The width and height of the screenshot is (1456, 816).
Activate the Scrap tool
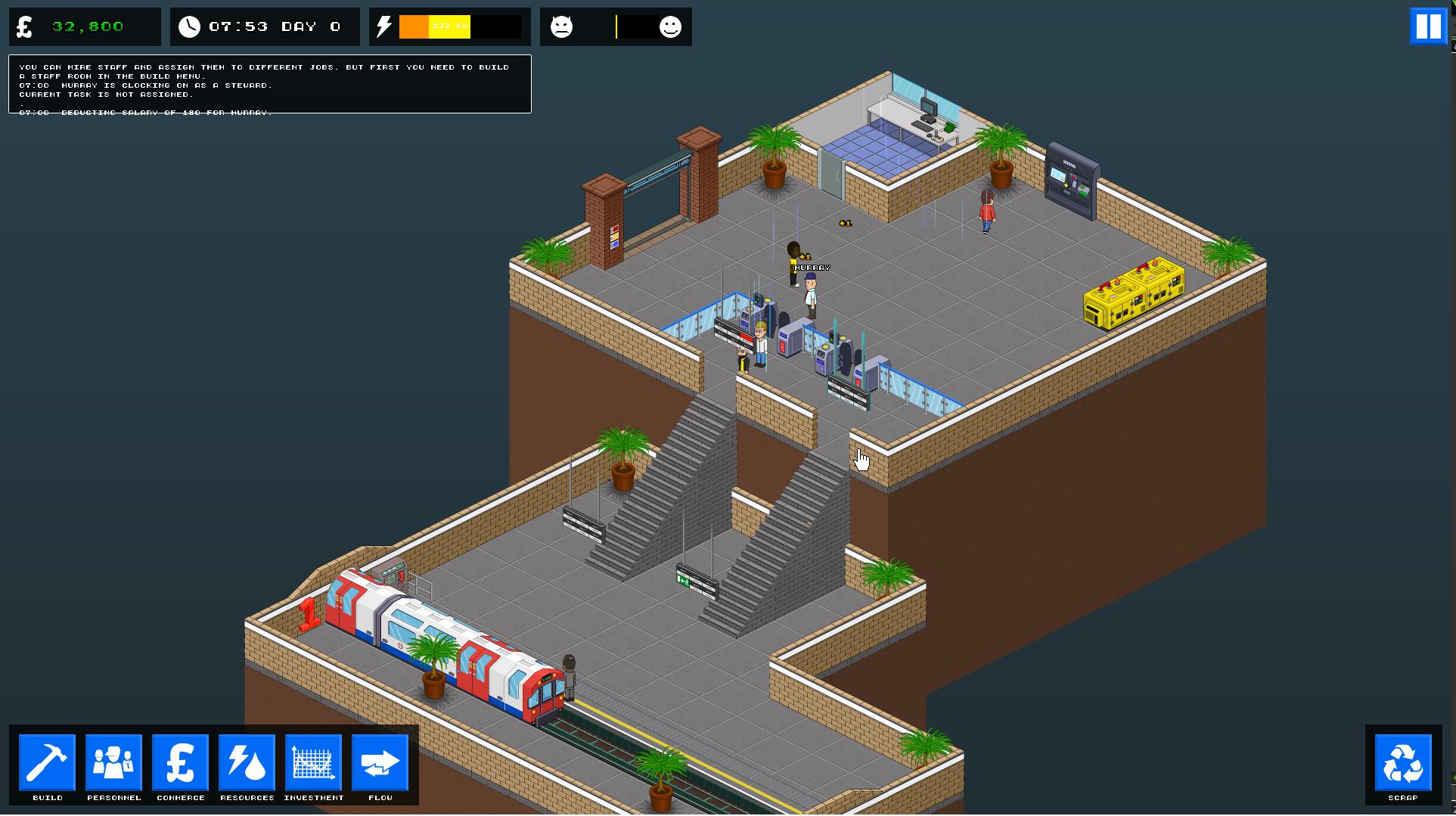click(1402, 764)
